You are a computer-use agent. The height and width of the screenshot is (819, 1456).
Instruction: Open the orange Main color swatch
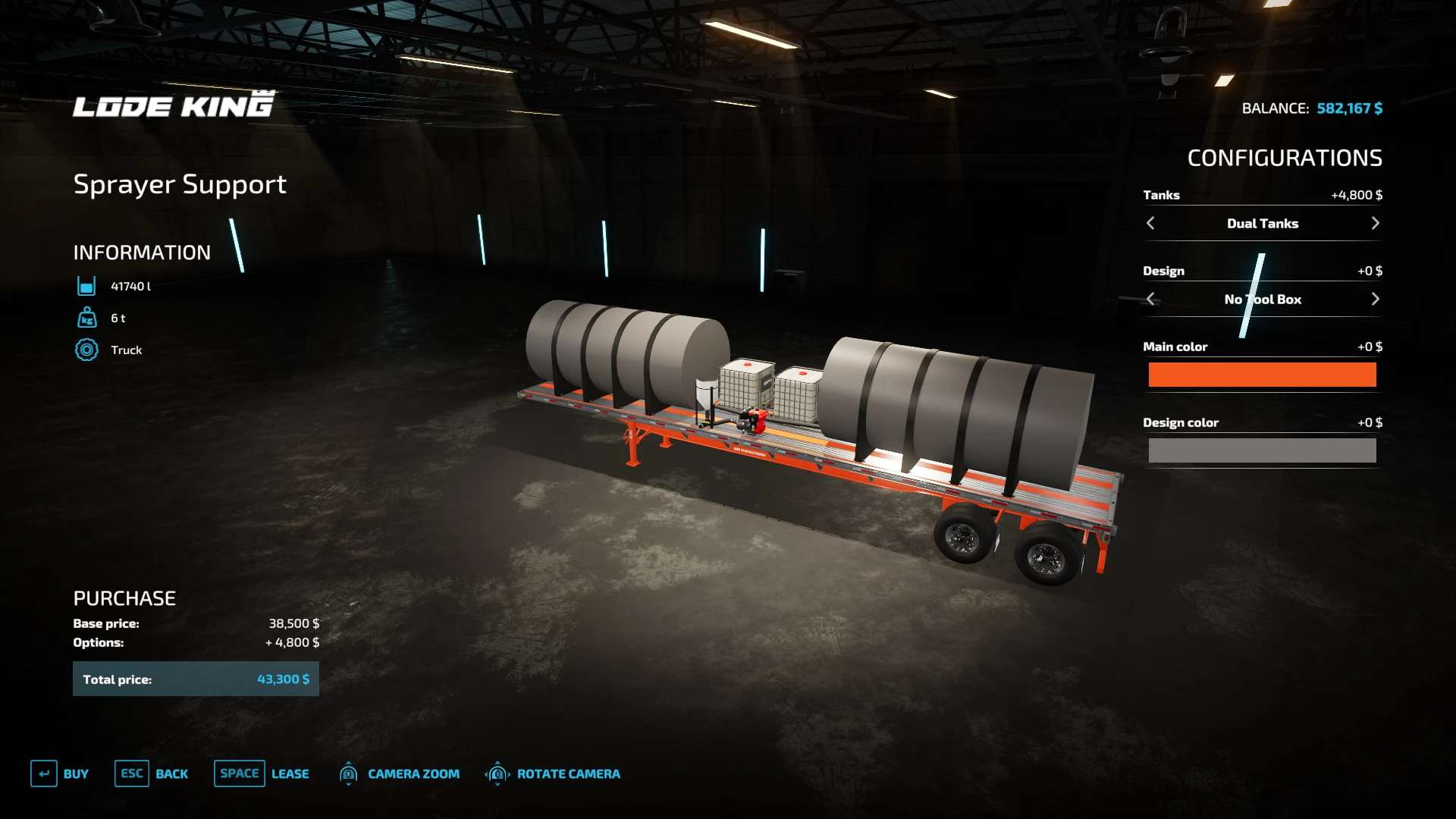[x=1262, y=375]
